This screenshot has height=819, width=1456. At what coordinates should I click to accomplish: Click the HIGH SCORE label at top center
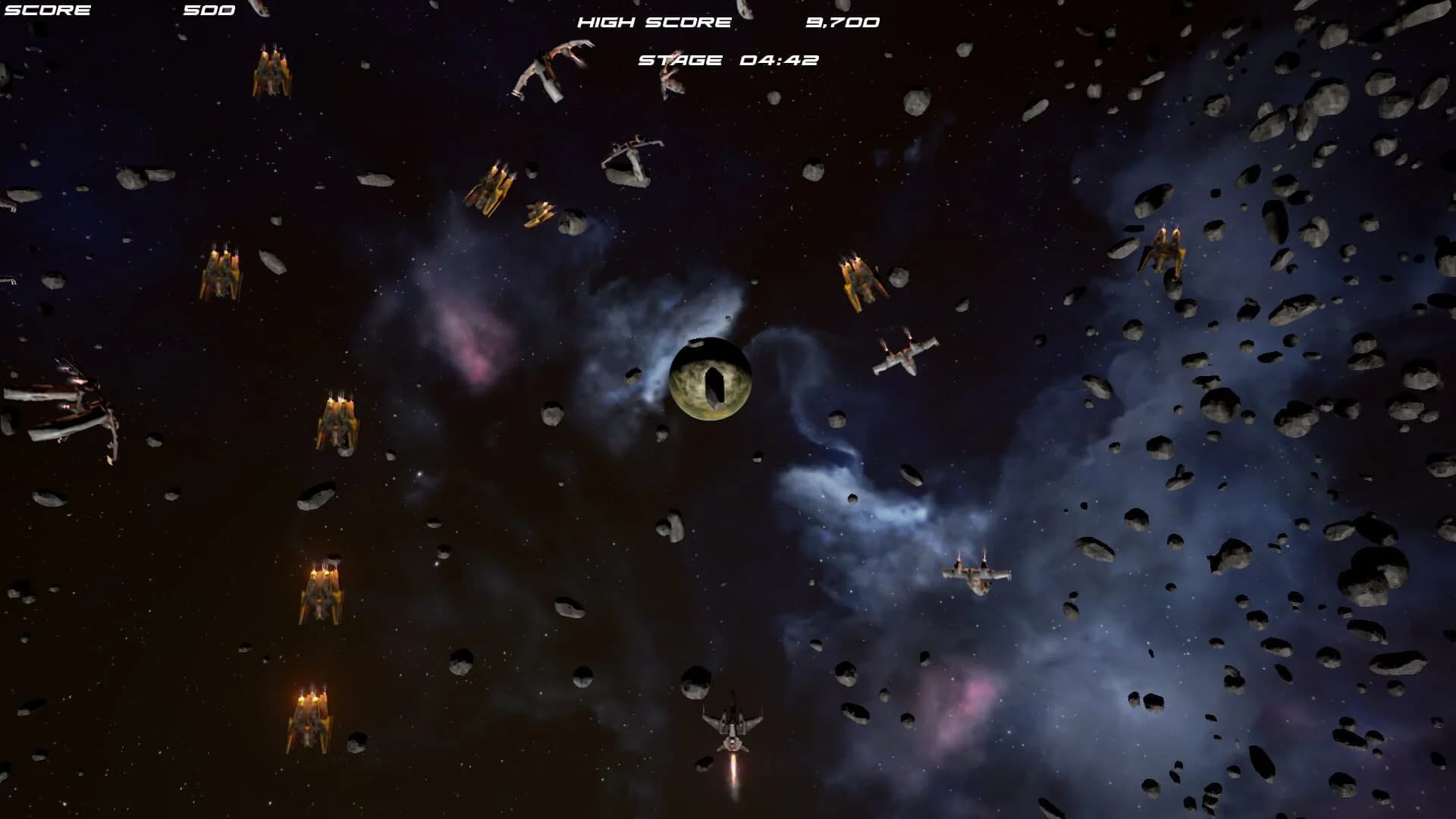[654, 22]
